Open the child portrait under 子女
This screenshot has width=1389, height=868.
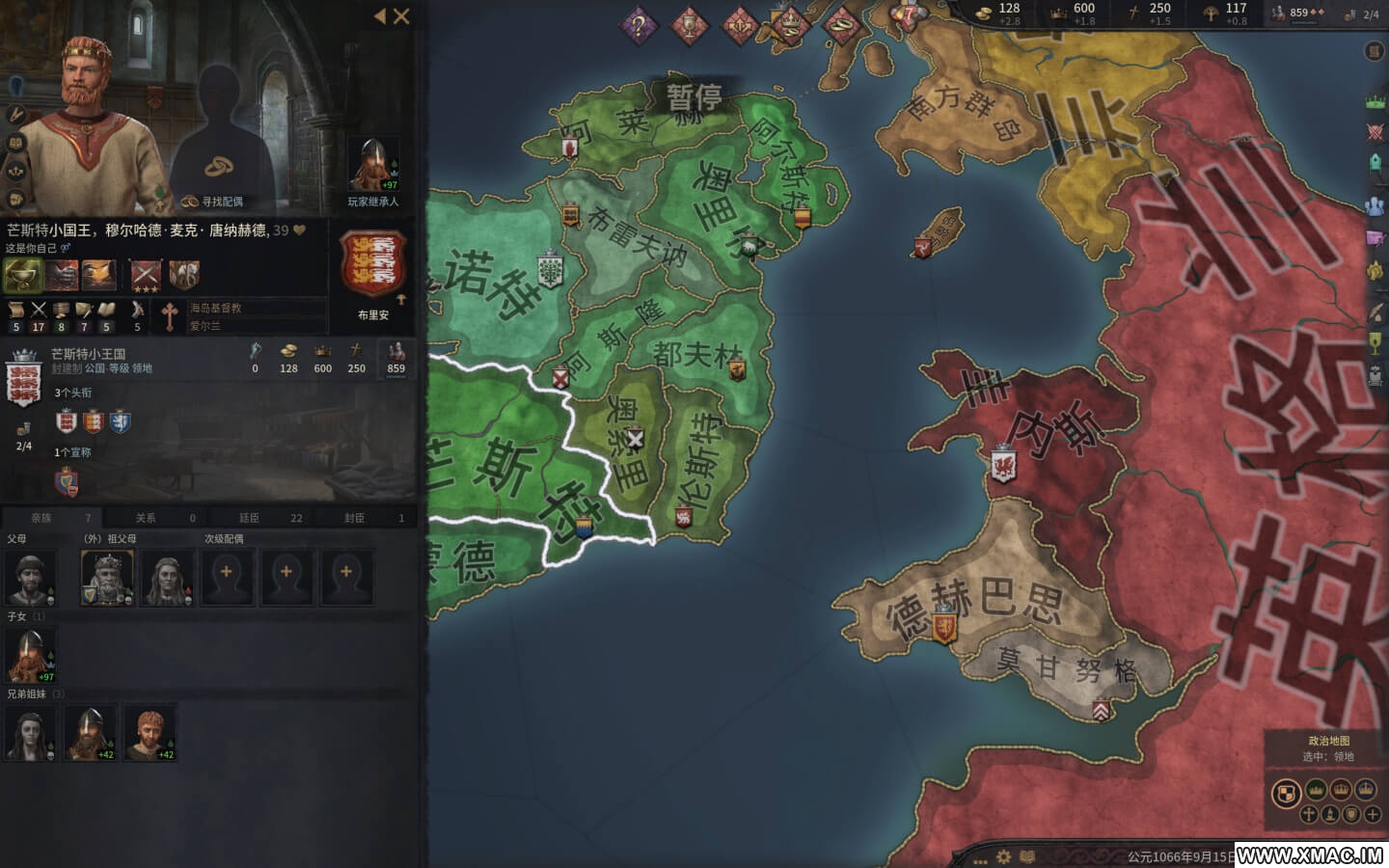pos(31,655)
